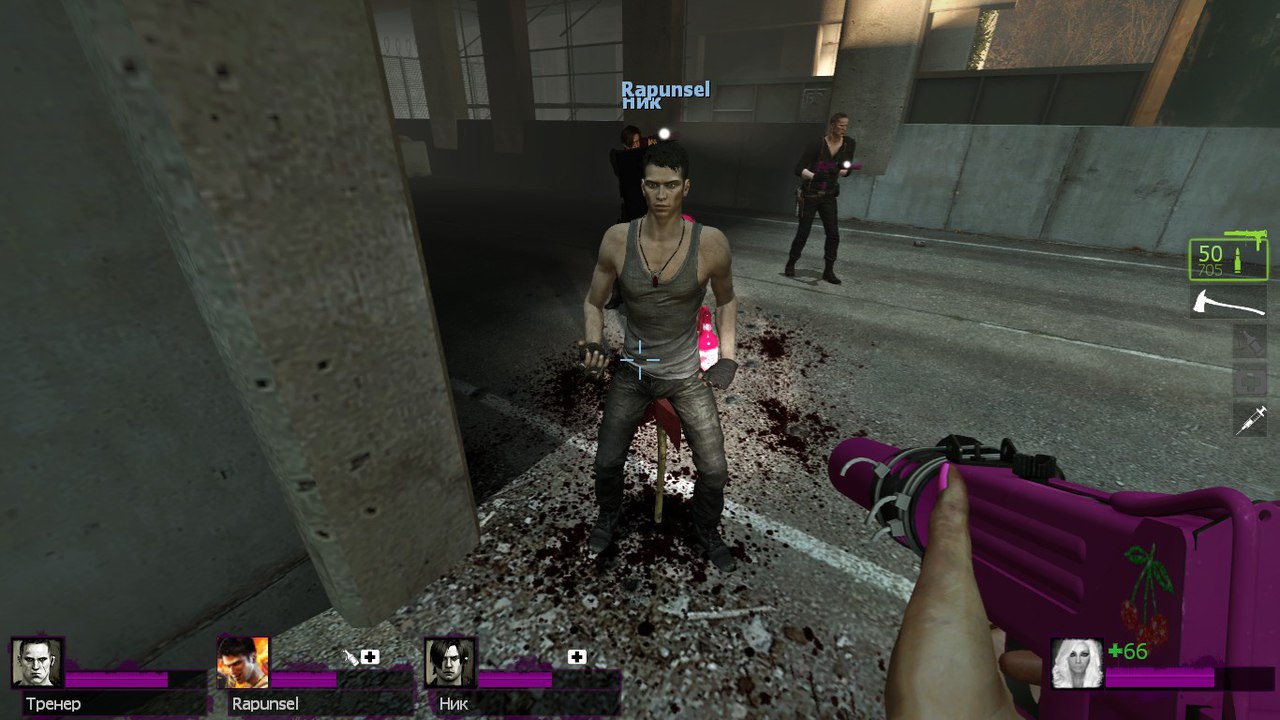The height and width of the screenshot is (720, 1280).
Task: Click your own blonde character portrait
Action: point(1077,664)
